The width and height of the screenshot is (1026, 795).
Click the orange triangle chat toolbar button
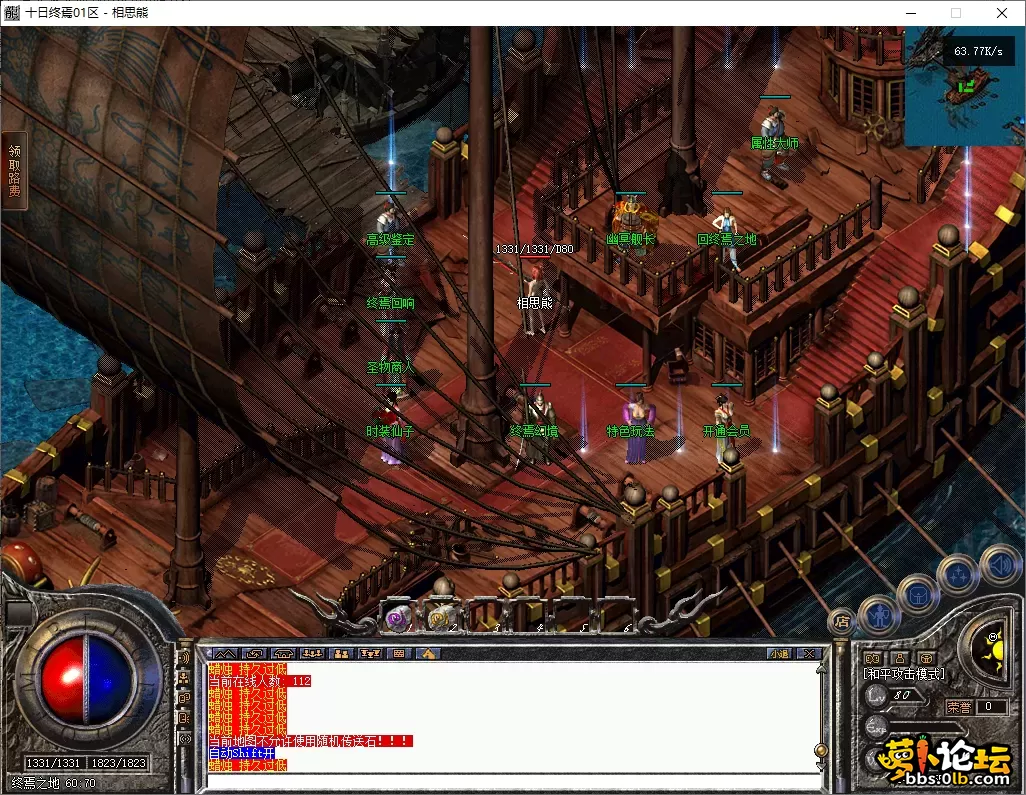point(428,654)
